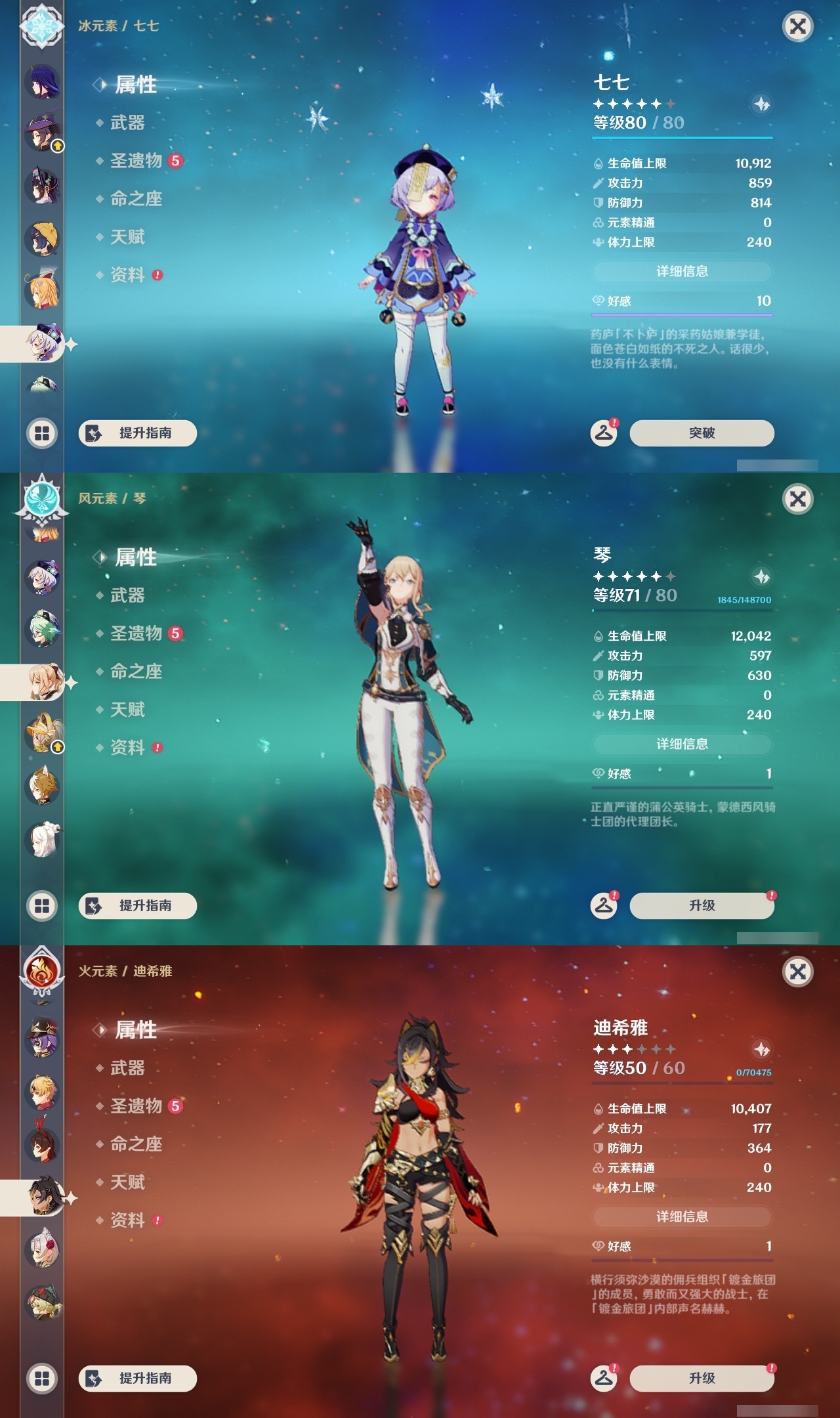
Task: Select the 天赋 tab on Qiqi's page
Action: (x=129, y=238)
